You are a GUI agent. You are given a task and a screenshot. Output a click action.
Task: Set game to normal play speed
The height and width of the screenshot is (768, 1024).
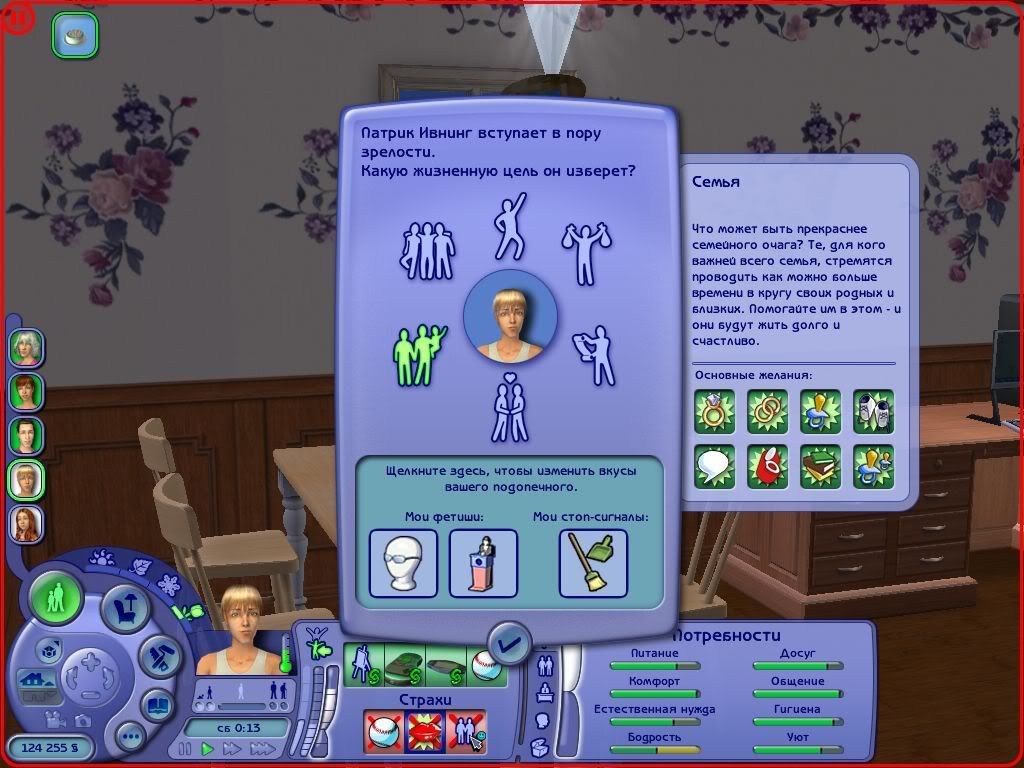pos(208,748)
